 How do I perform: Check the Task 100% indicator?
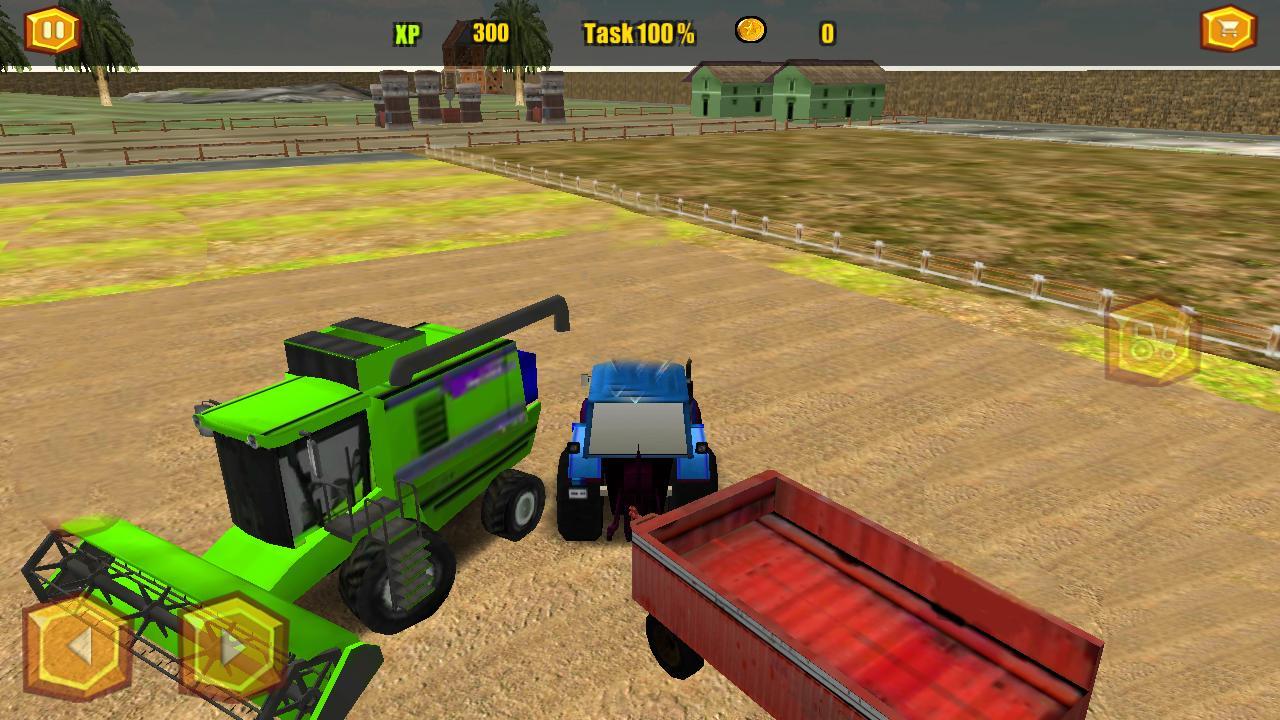click(637, 32)
